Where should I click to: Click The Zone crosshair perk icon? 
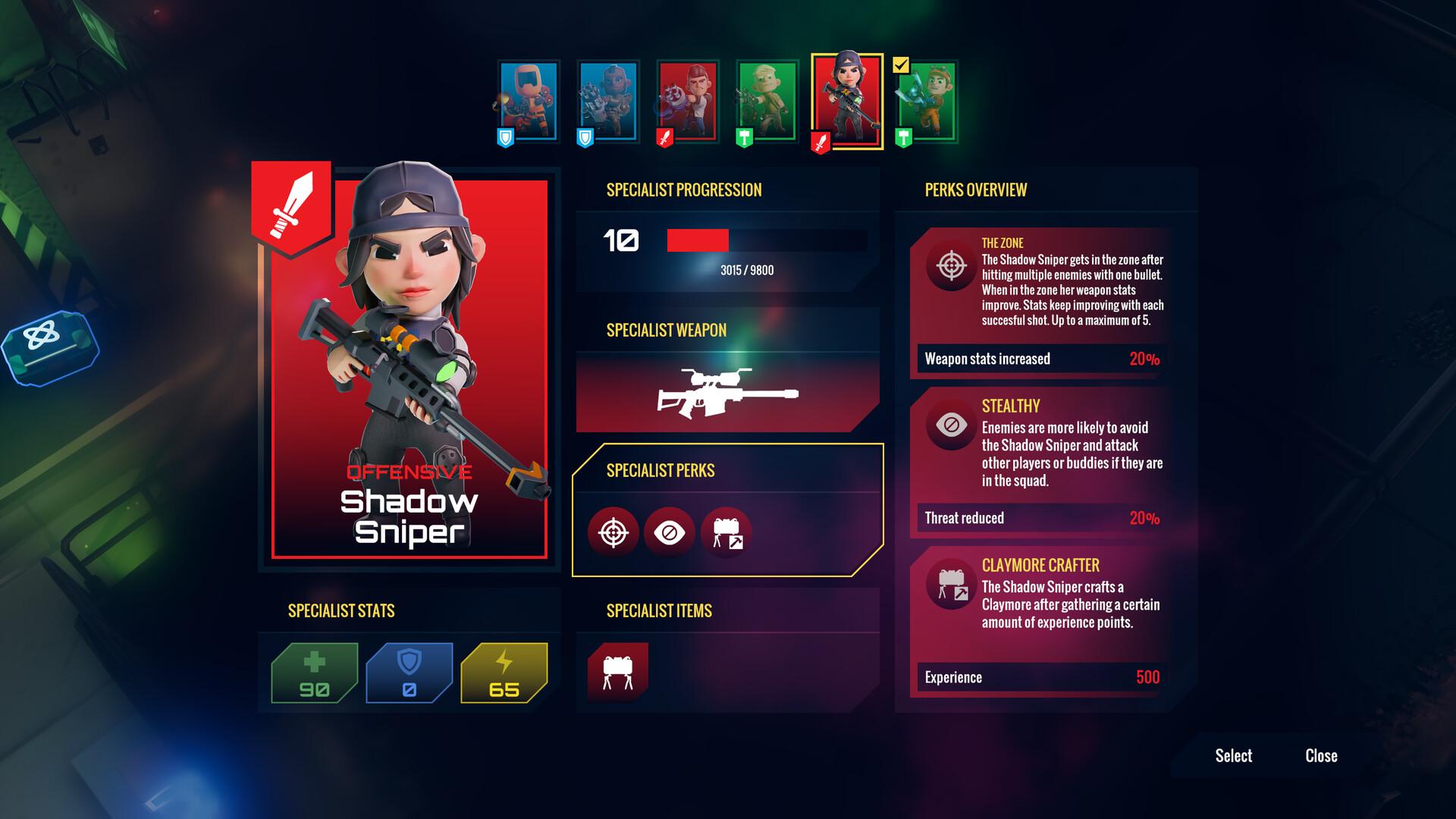point(613,533)
